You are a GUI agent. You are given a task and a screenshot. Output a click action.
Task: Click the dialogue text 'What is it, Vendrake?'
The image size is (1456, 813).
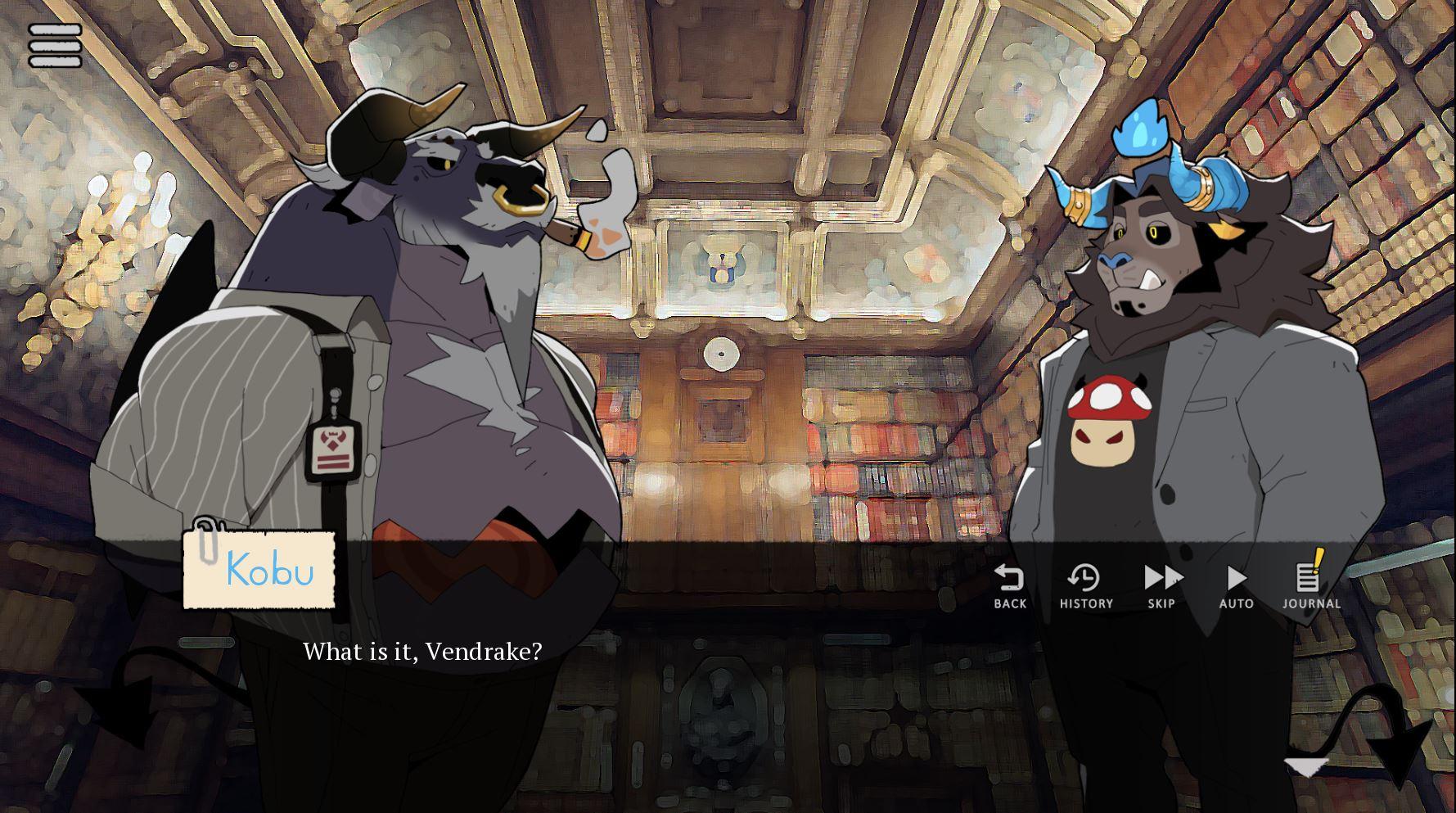423,653
